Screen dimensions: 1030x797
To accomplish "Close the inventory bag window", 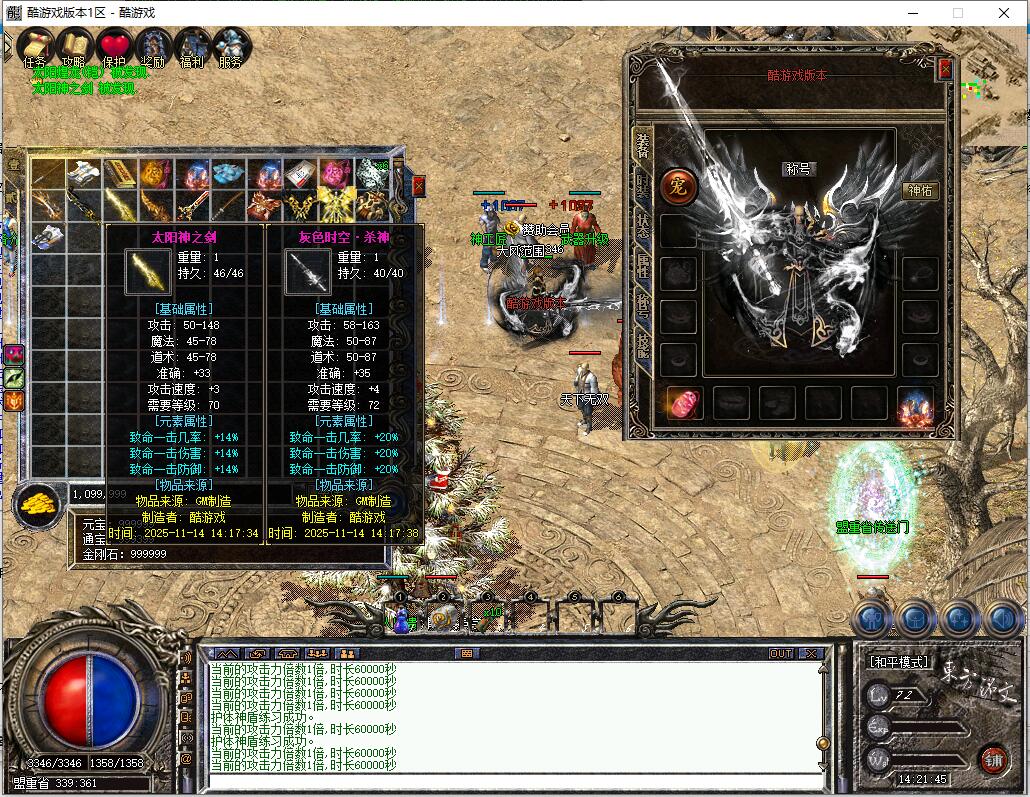I will point(418,185).
